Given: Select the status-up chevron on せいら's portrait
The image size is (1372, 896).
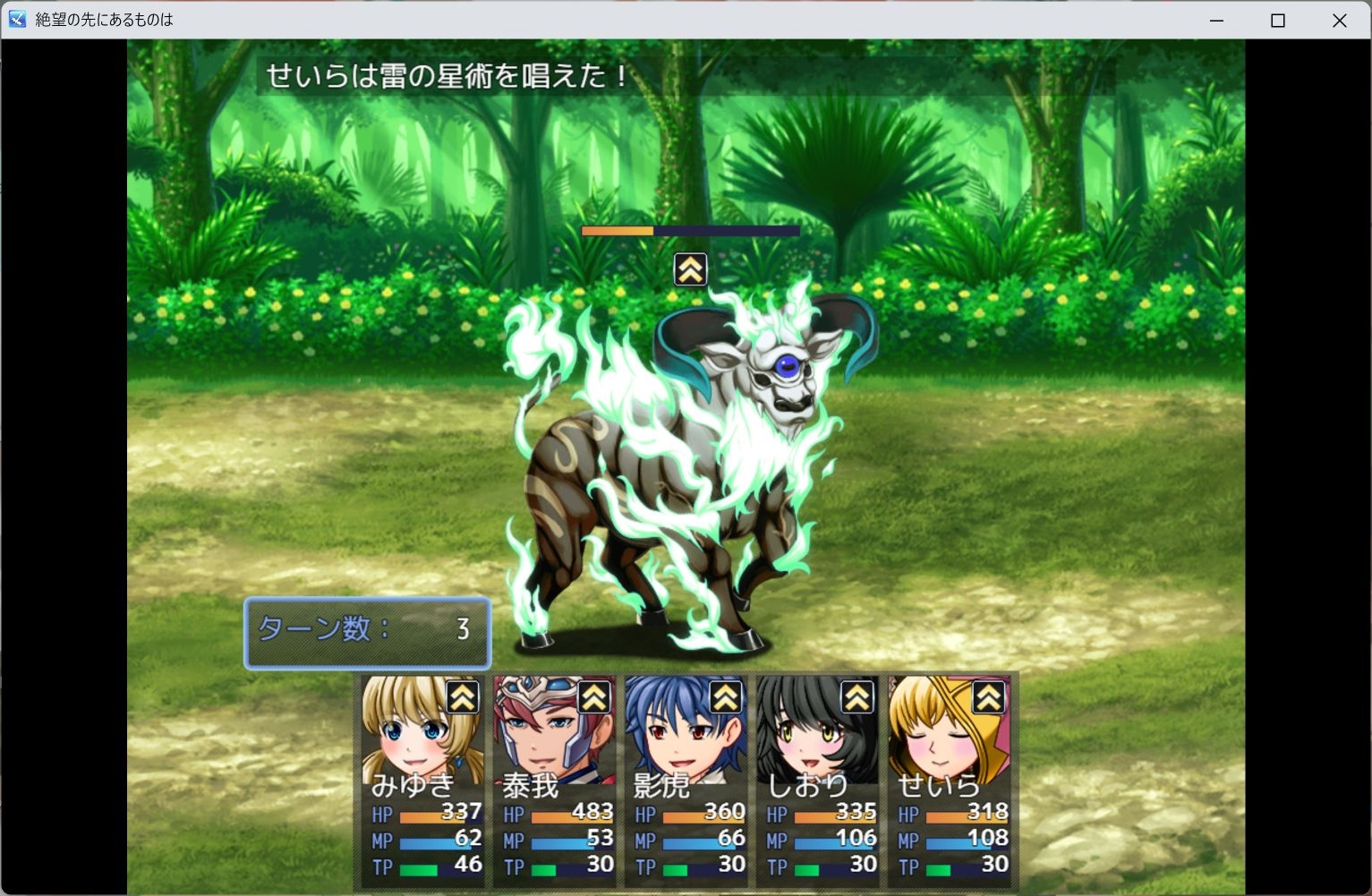Looking at the screenshot, I should [989, 697].
